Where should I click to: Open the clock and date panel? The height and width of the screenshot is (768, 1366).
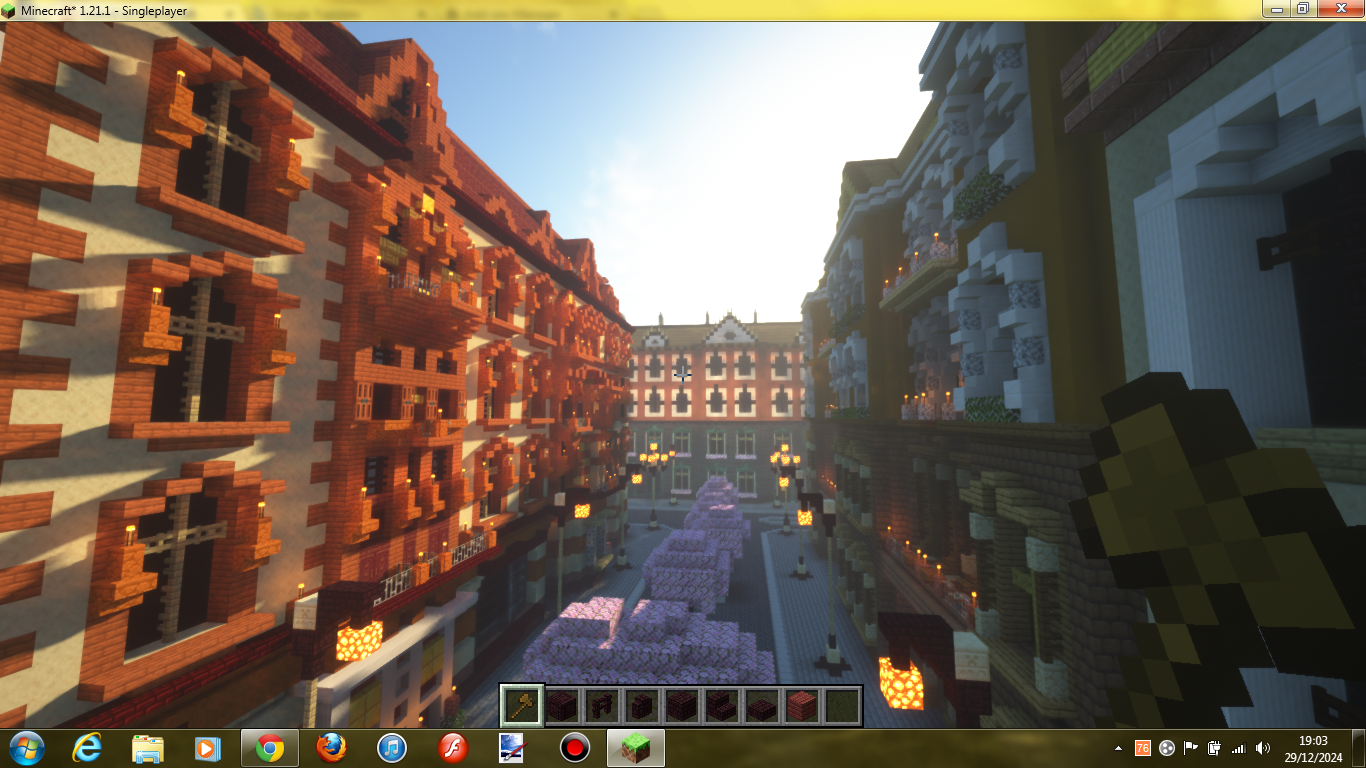(x=1312, y=749)
